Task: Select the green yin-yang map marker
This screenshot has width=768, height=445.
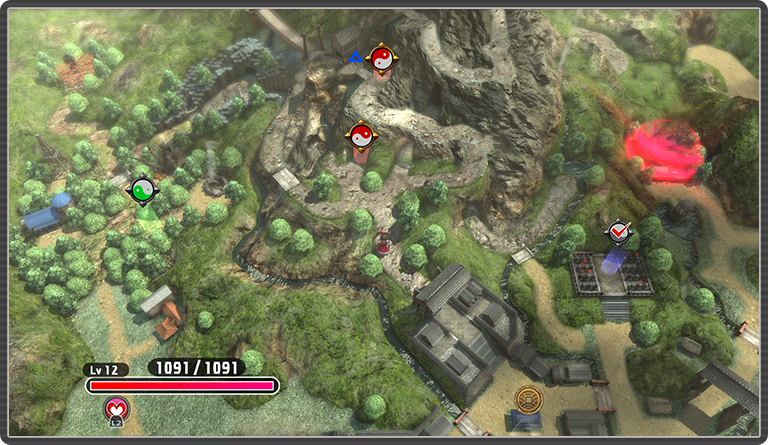Action: 143,189
